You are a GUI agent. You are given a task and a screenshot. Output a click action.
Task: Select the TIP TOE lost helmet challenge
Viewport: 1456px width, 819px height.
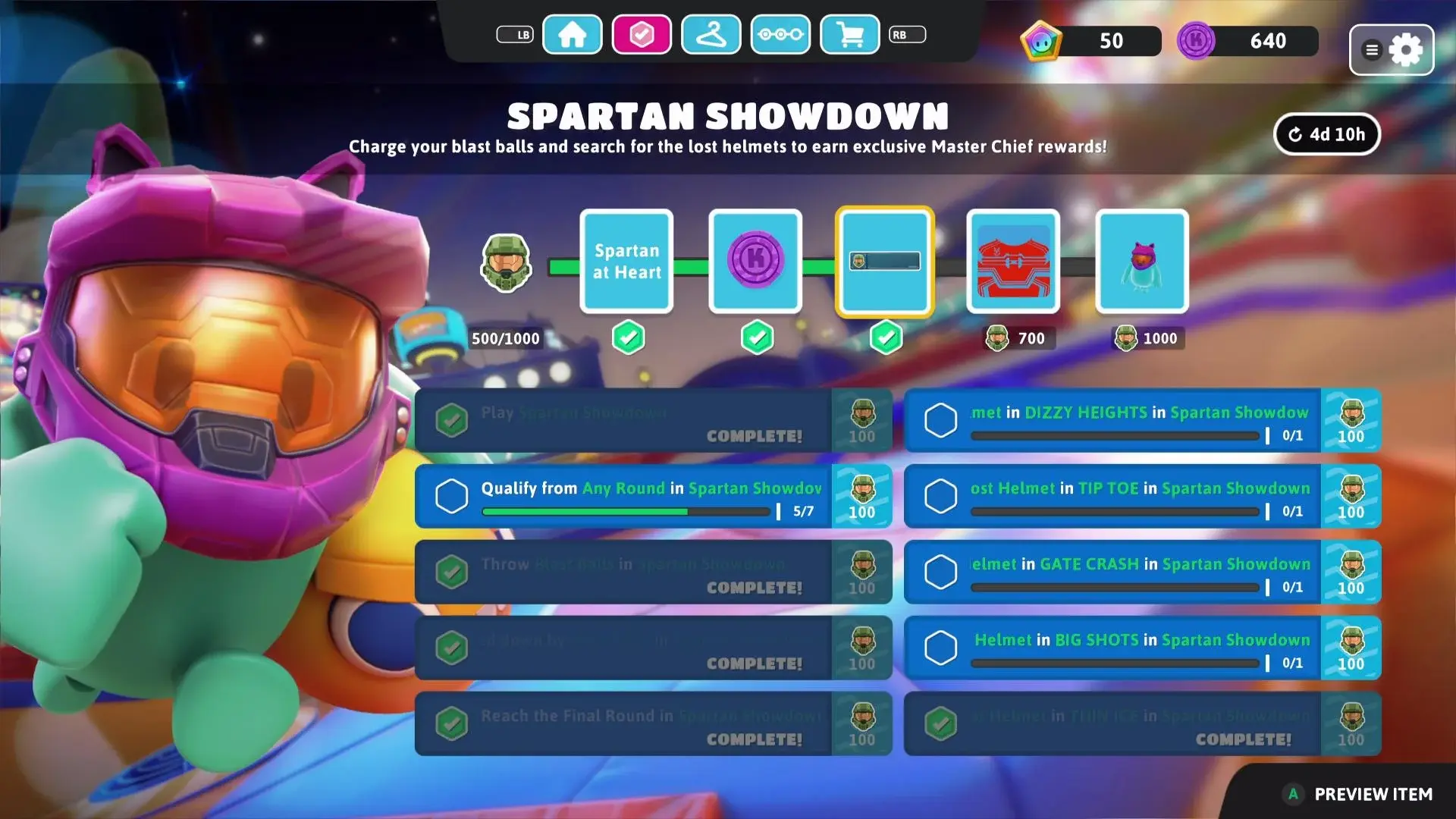pos(1141,497)
